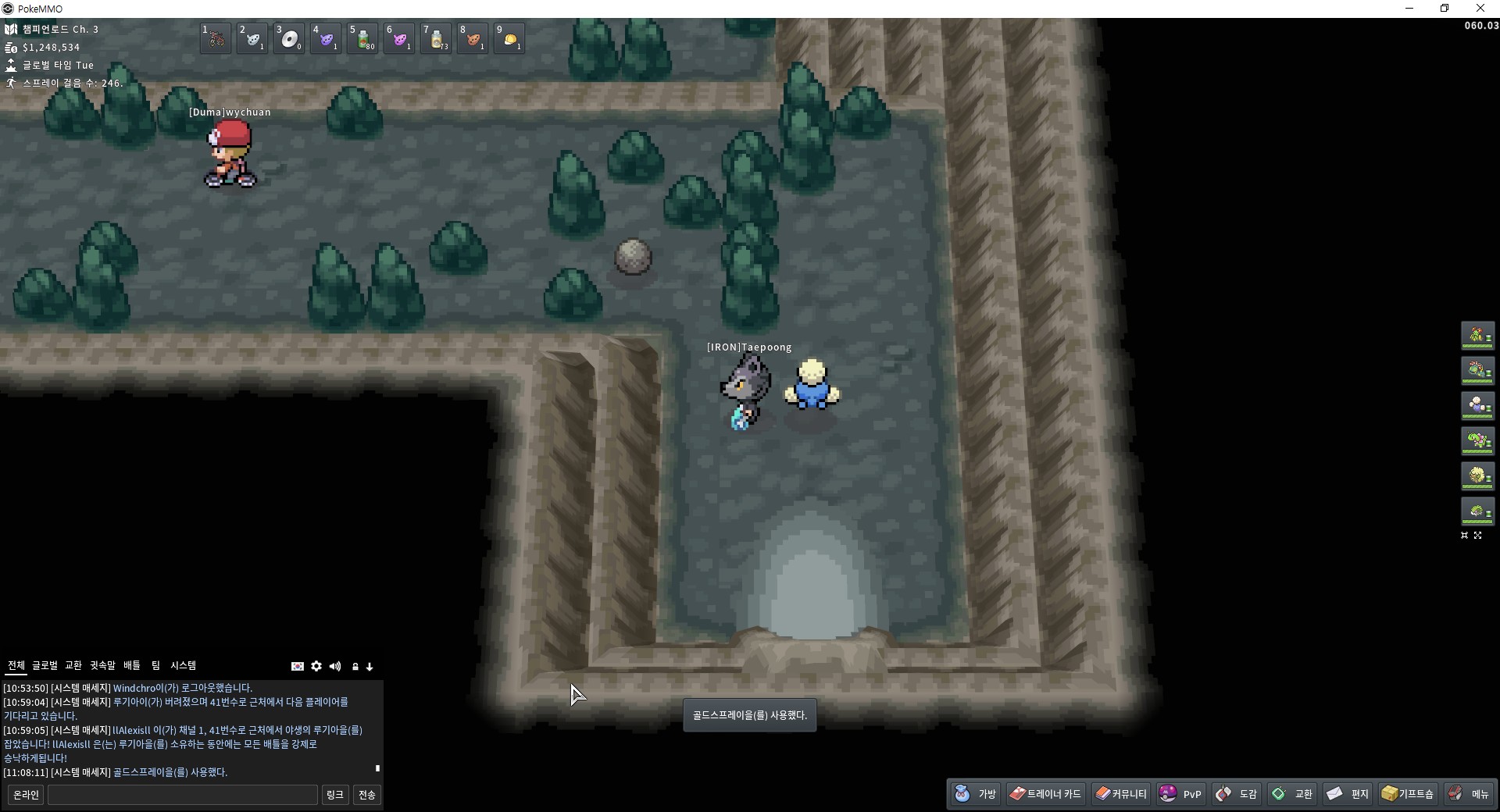
Task: Open the 편지 mail window
Action: tap(1348, 794)
